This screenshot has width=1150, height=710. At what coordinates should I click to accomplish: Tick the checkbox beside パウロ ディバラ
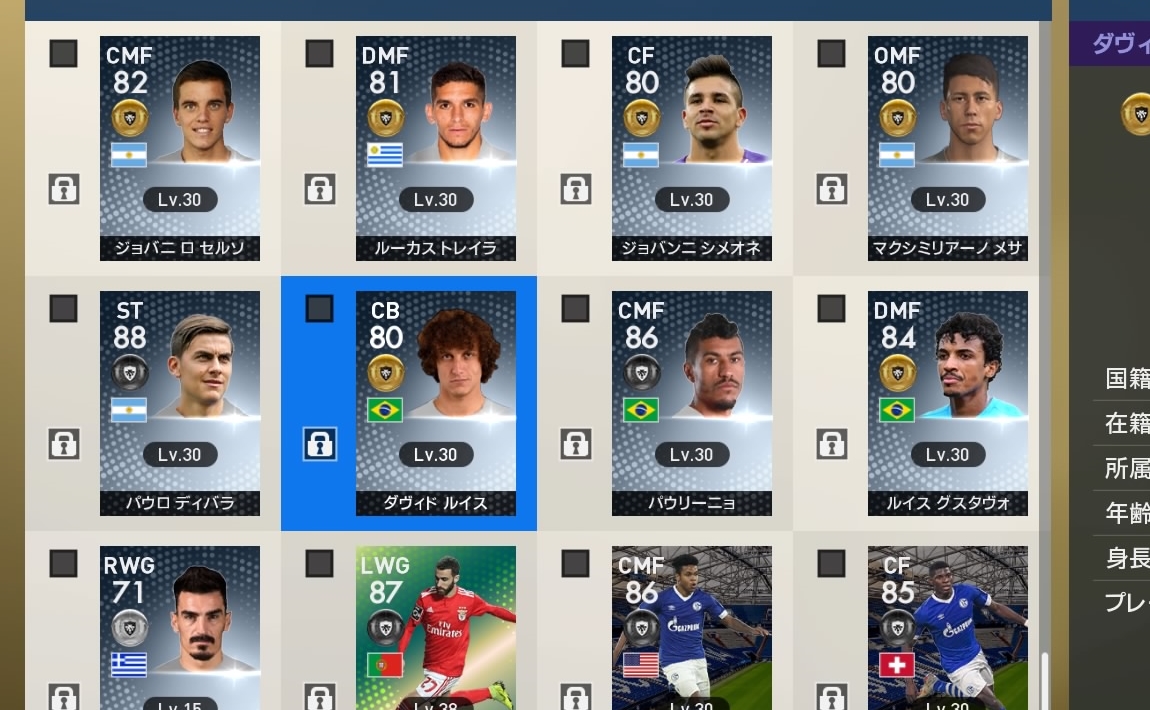point(64,309)
